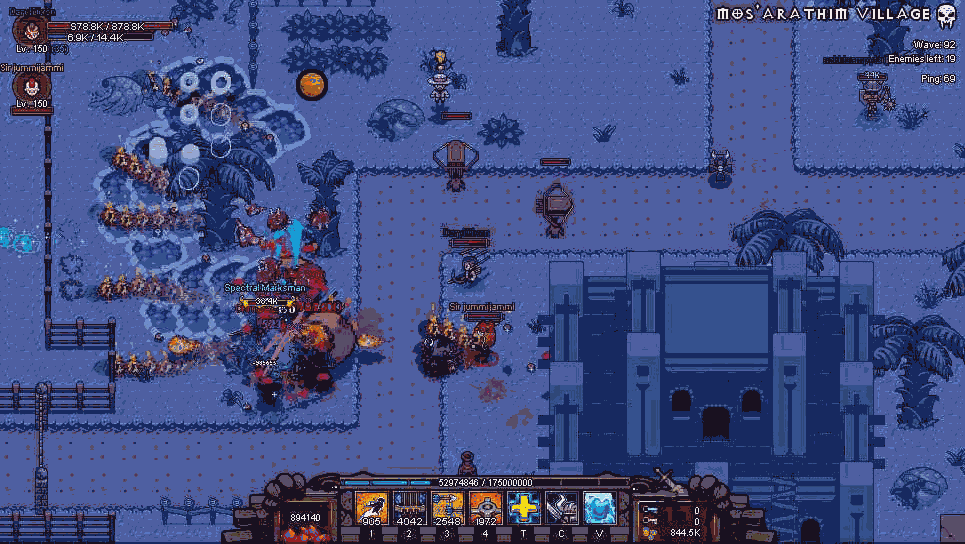Image resolution: width=965 pixels, height=544 pixels.
Task: Click the skull icon beside the village name
Action: 946,15
